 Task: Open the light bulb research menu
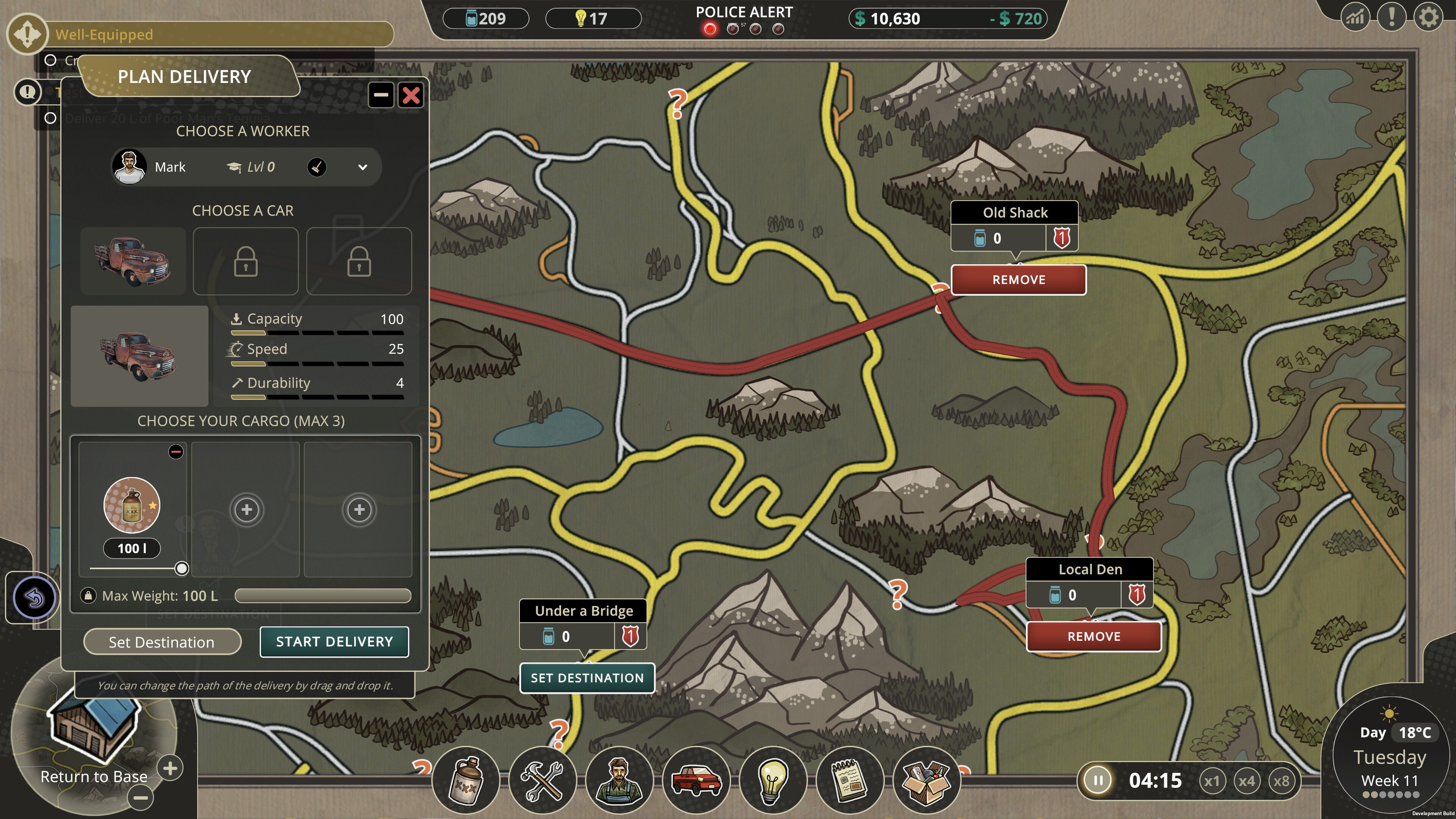coord(773,781)
